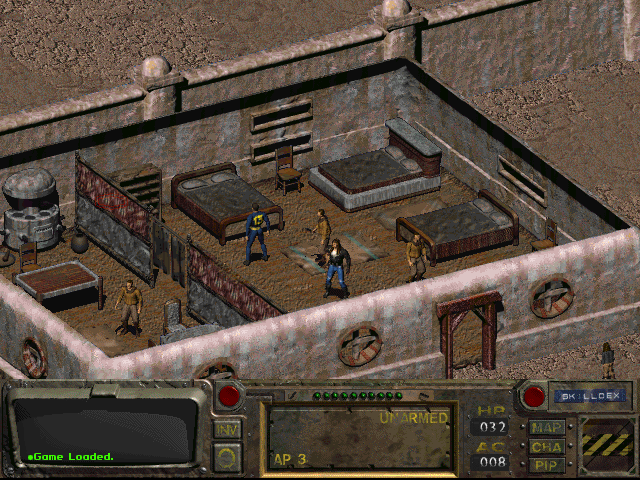Open the inventory with the INV button
This screenshot has height=480, width=640.
click(227, 430)
